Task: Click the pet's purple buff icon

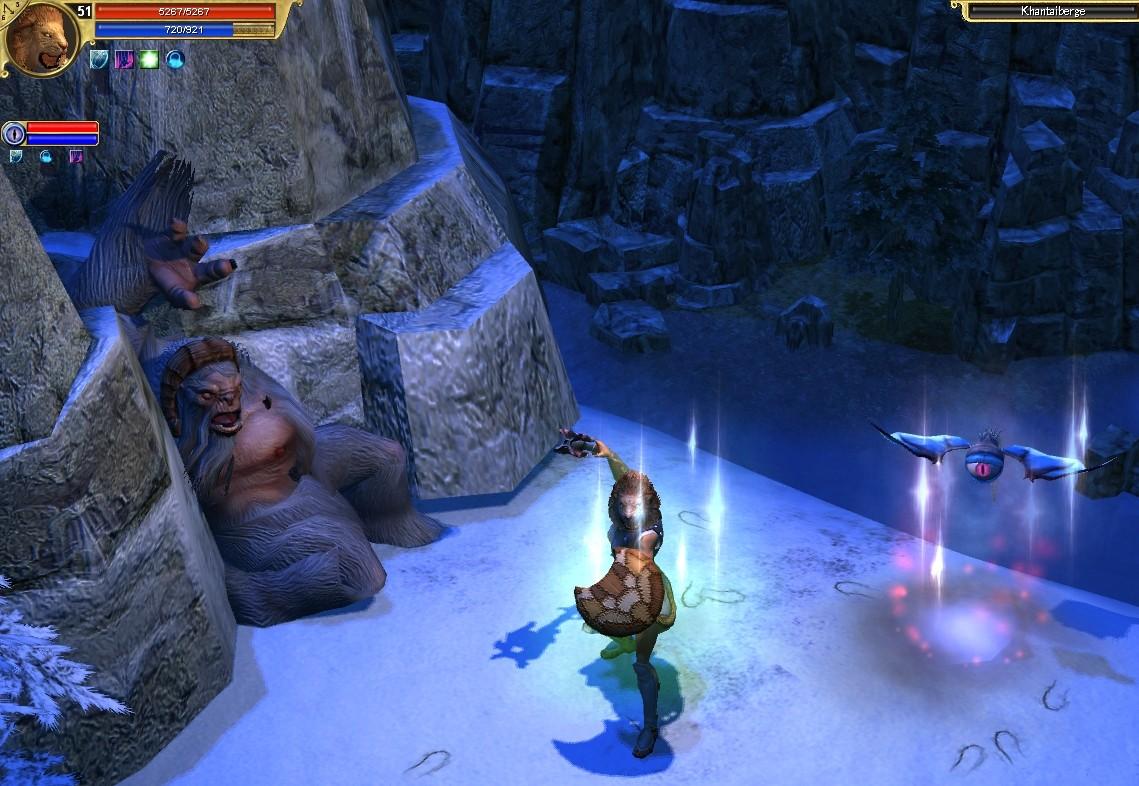Action: (76, 157)
